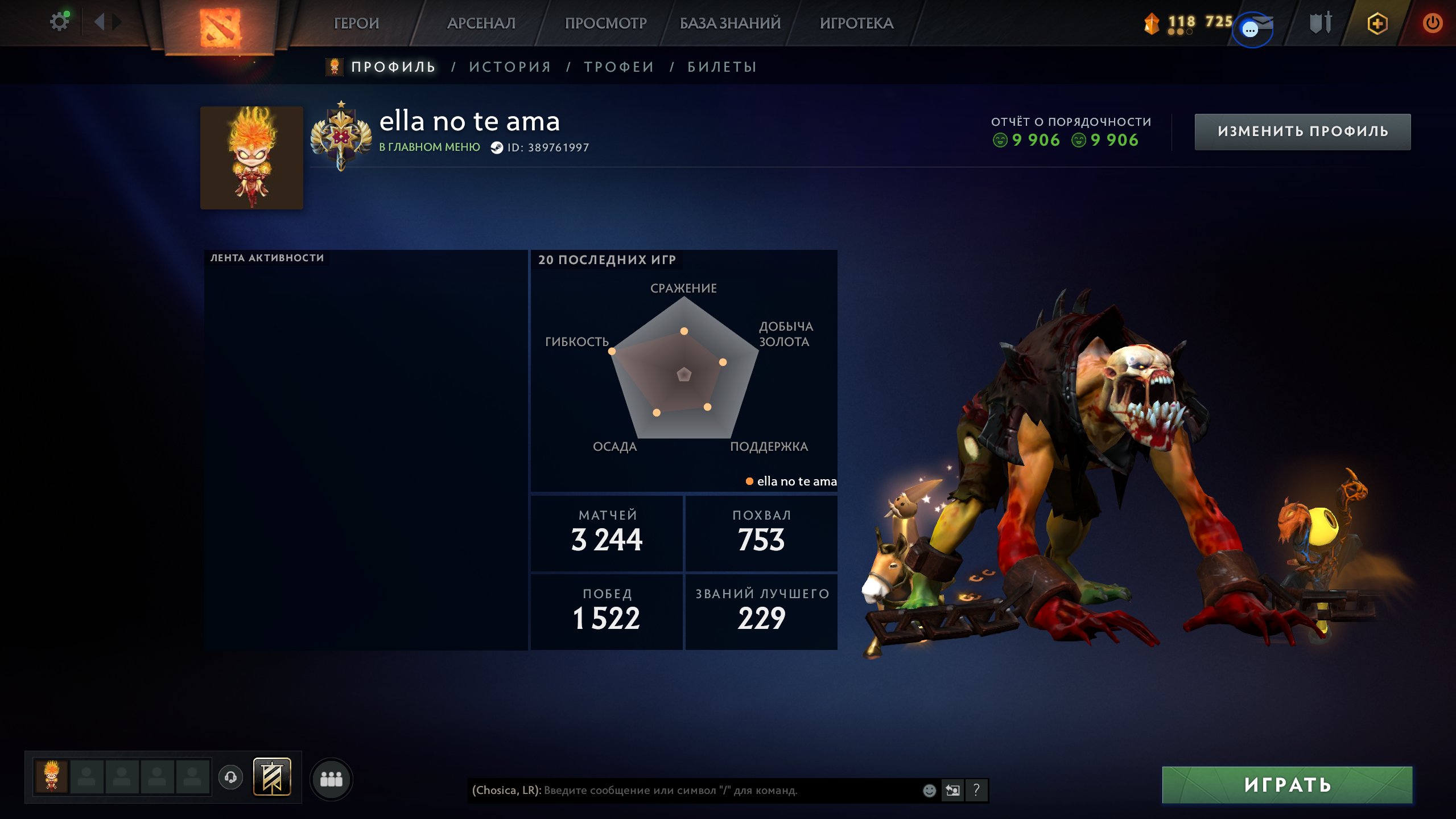Open the ГЕРОИ menu
This screenshot has width=1456, height=819.
click(356, 23)
